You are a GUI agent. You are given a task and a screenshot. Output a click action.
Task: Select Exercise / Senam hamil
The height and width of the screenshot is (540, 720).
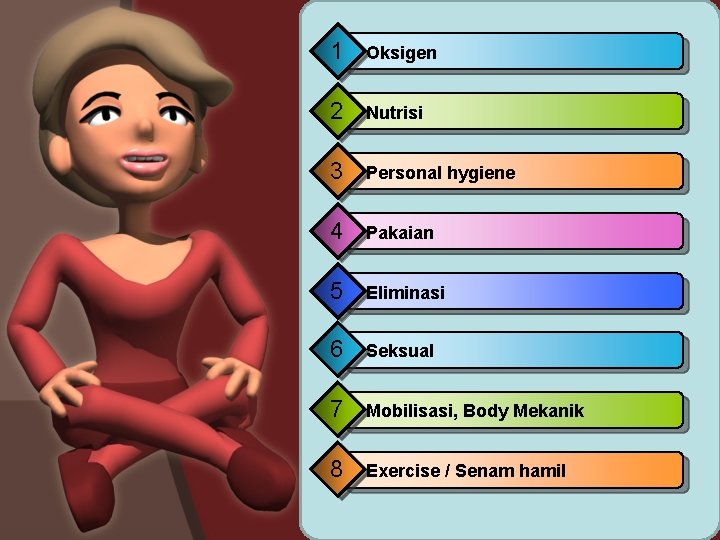(520, 471)
